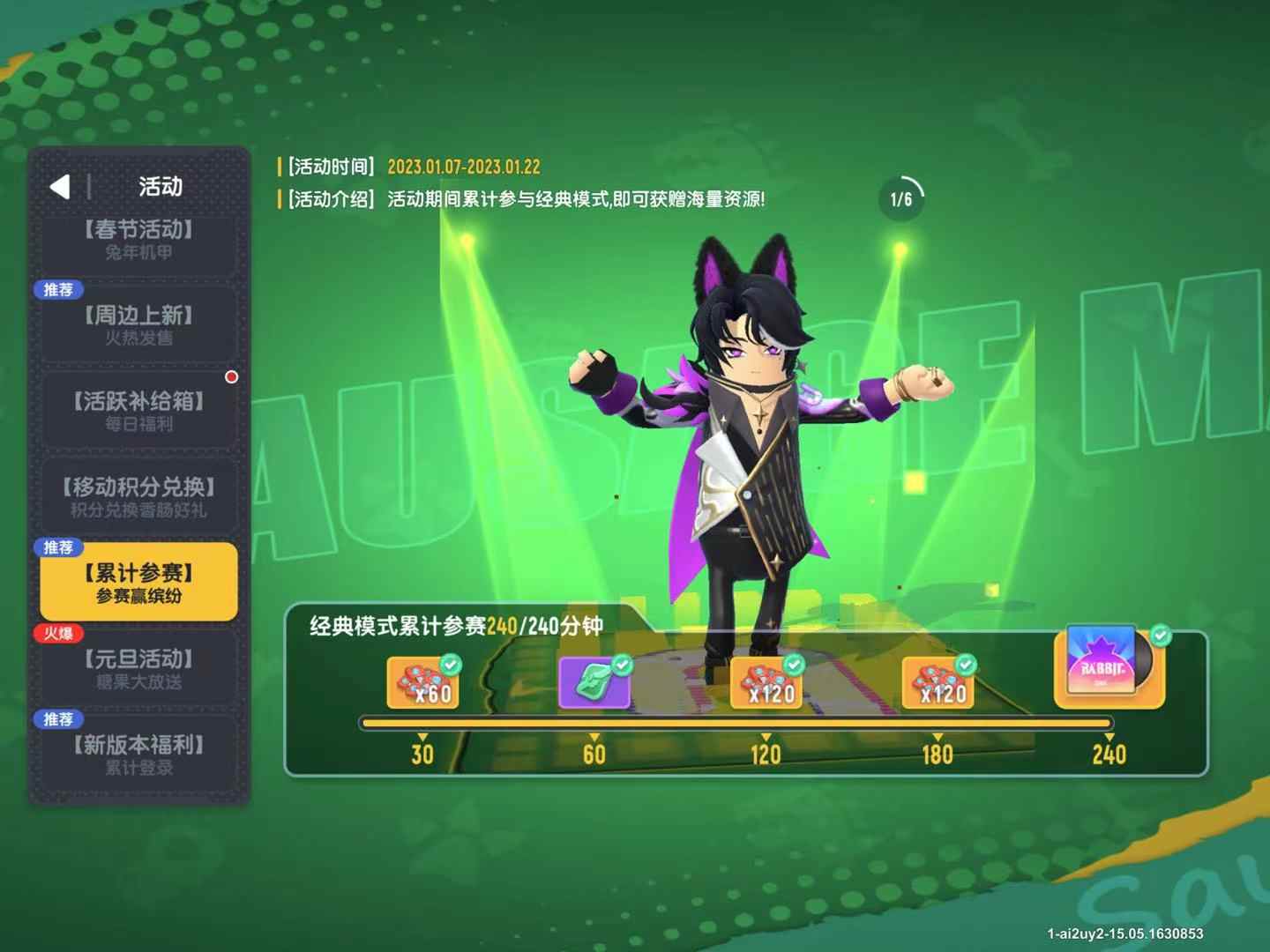Click the green checkmark on the x60 reward

tap(452, 664)
